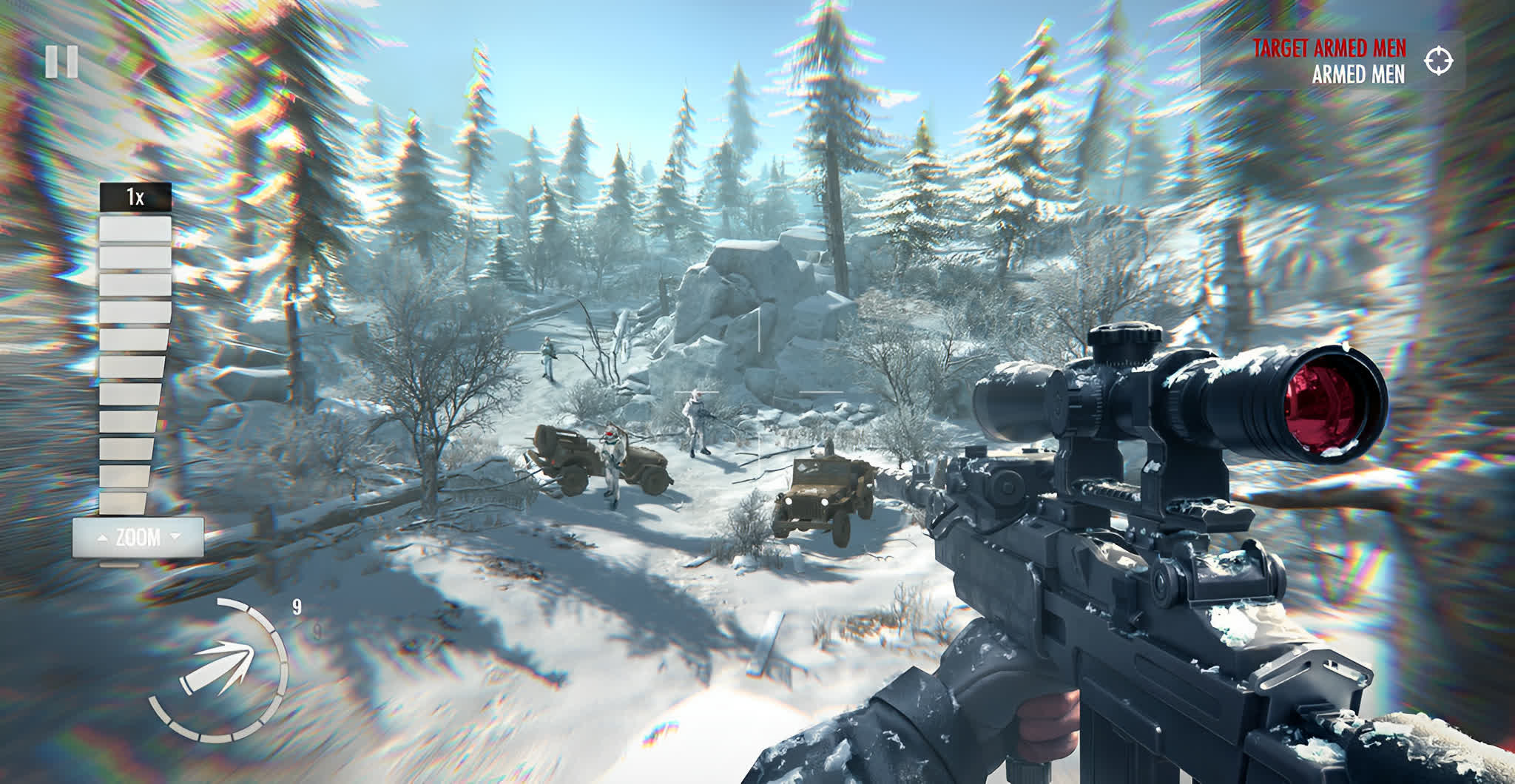Tap the ZOOM button
The width and height of the screenshot is (1515, 784).
click(x=138, y=538)
